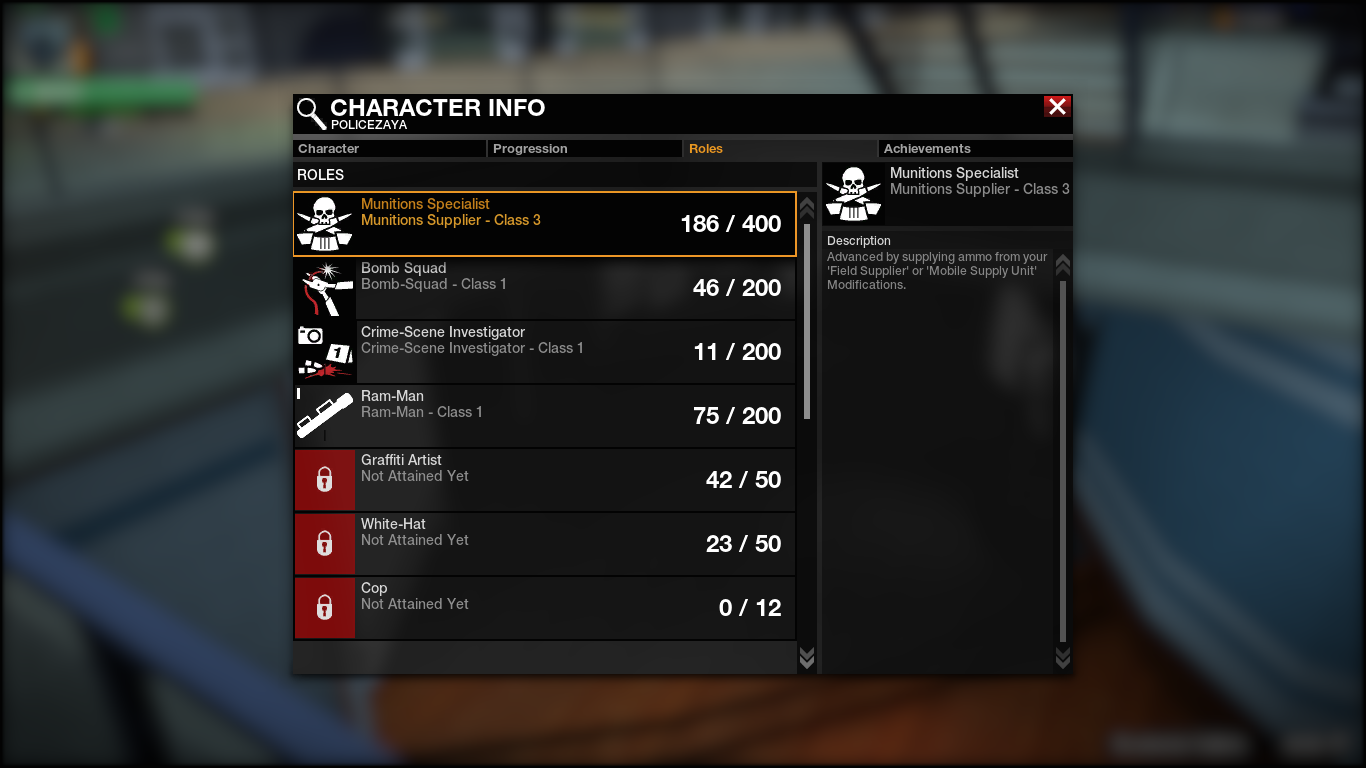1366x768 pixels.
Task: Pick the Ram-Man role row
Action: [x=545, y=416]
